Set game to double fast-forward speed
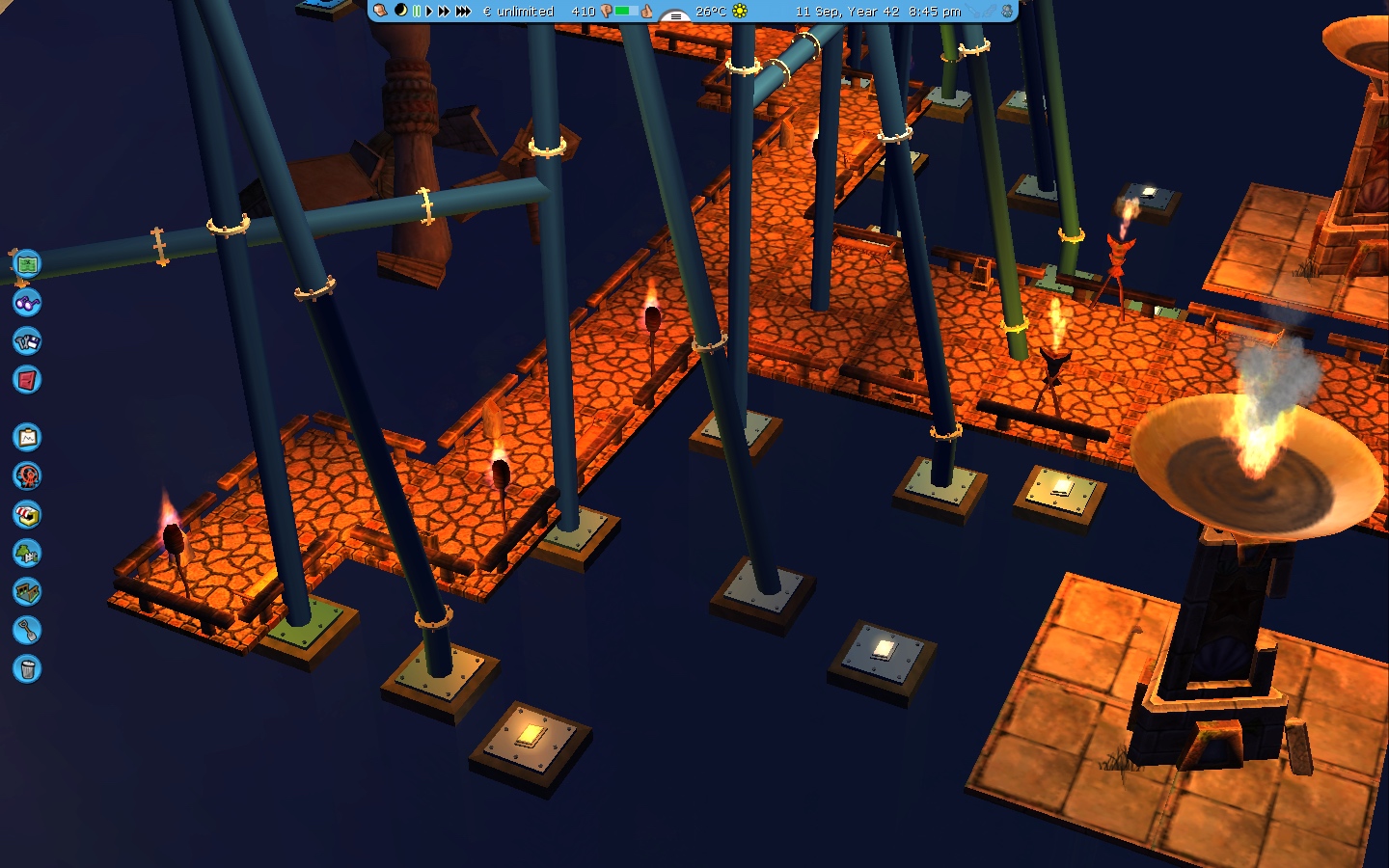The height and width of the screenshot is (868, 1389). pos(444,11)
